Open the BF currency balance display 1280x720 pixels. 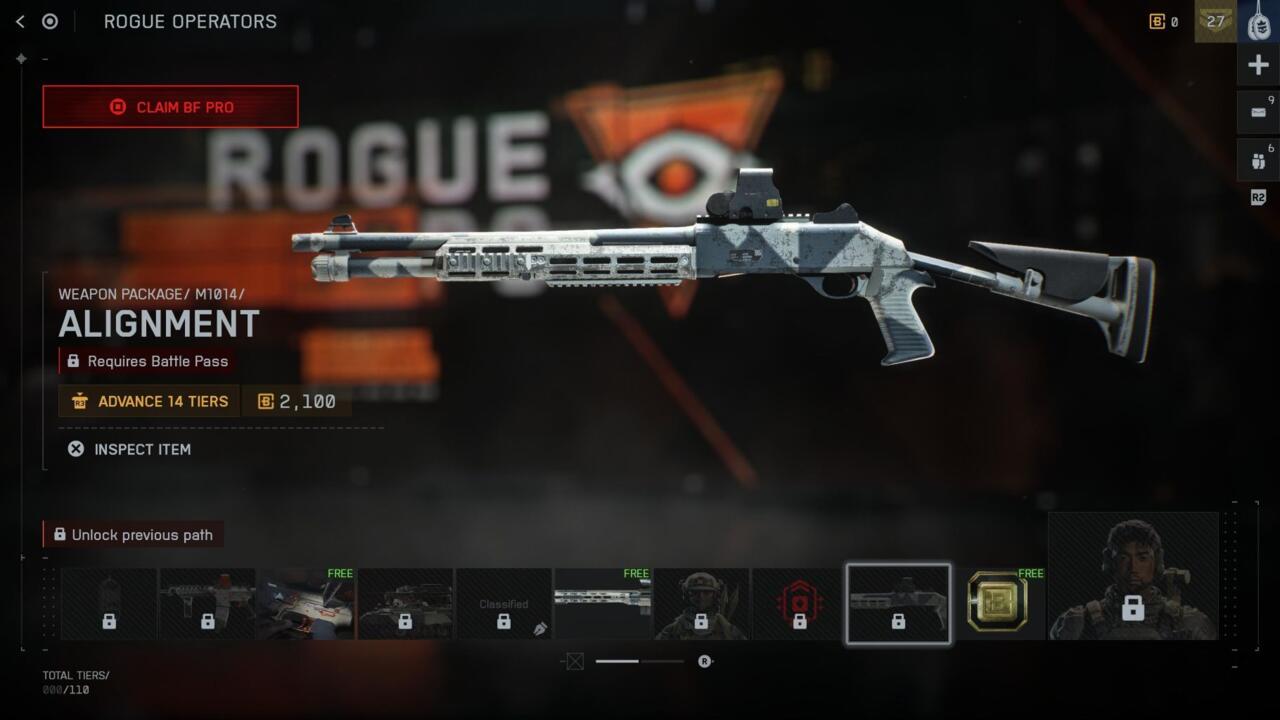[1164, 21]
